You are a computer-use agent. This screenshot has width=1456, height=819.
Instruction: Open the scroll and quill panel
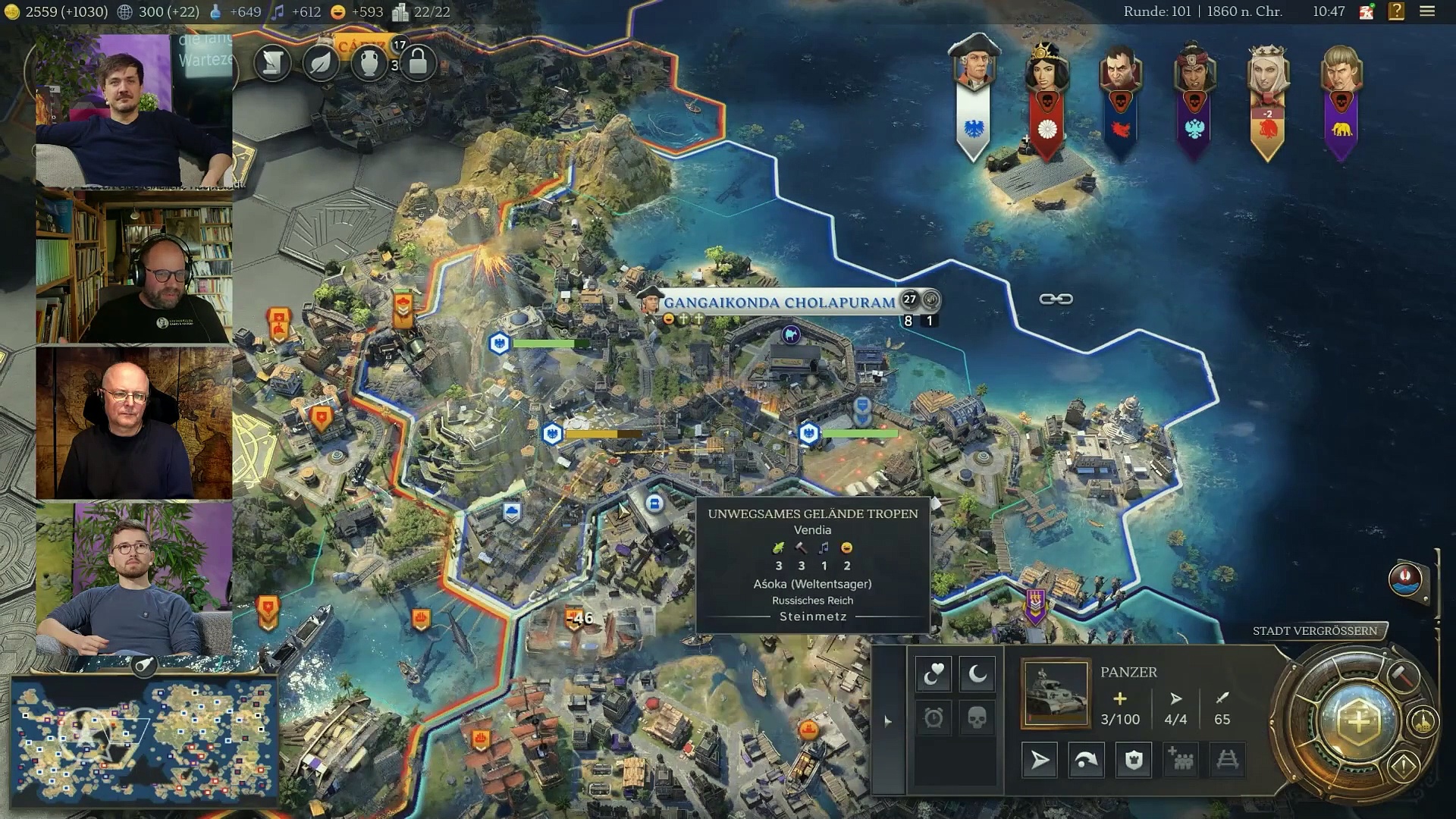(x=272, y=62)
